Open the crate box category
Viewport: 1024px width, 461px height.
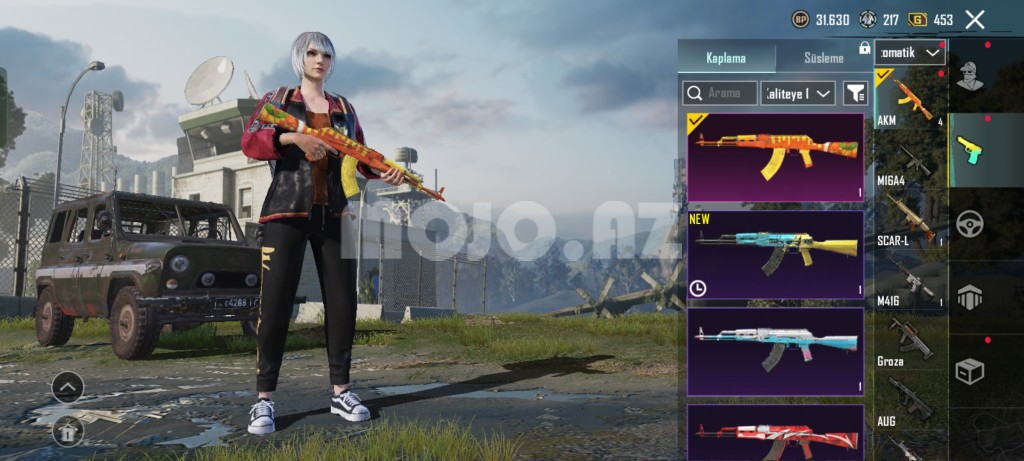(969, 371)
